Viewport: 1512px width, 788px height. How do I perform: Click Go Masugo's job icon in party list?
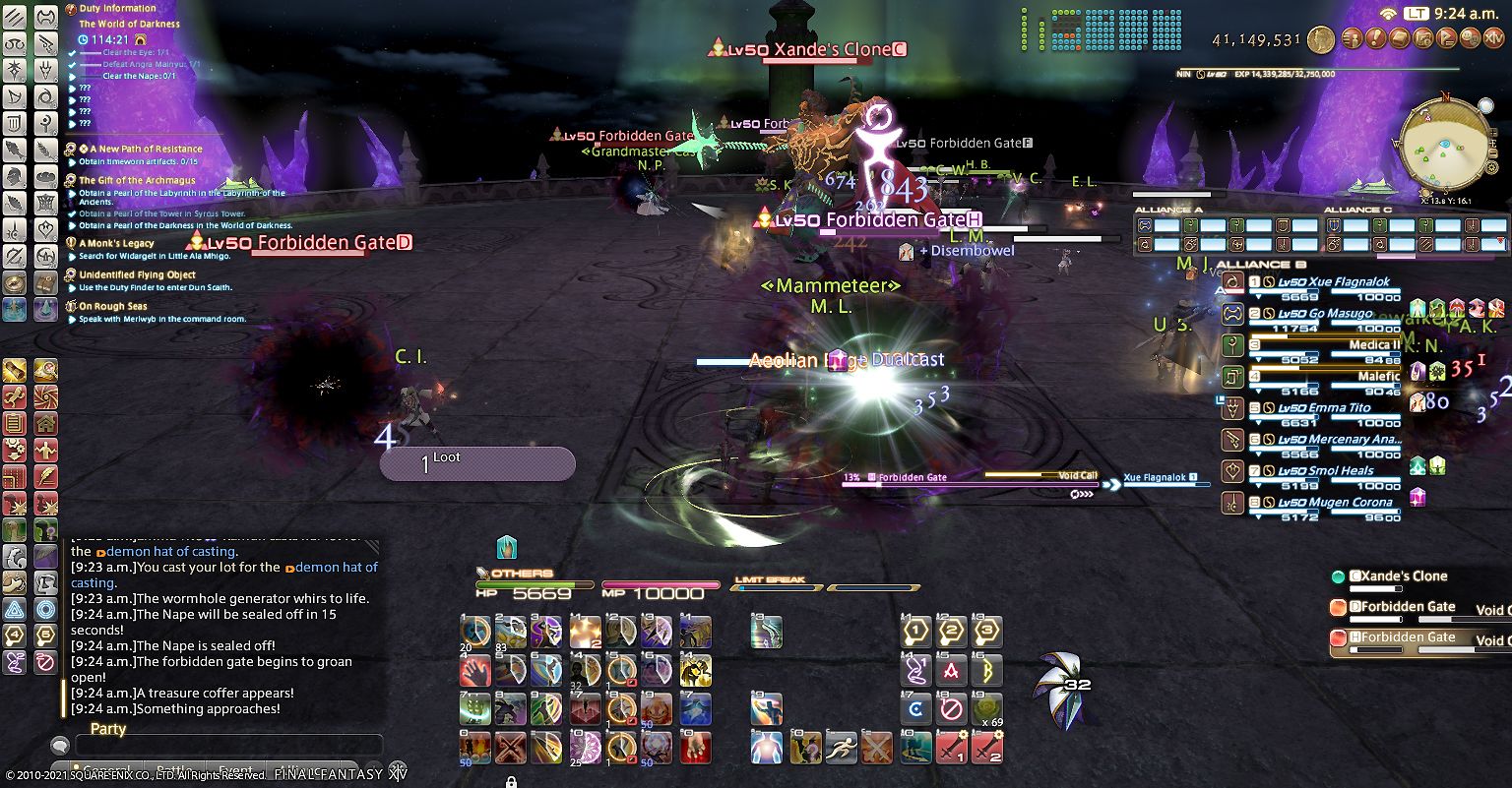[1232, 314]
